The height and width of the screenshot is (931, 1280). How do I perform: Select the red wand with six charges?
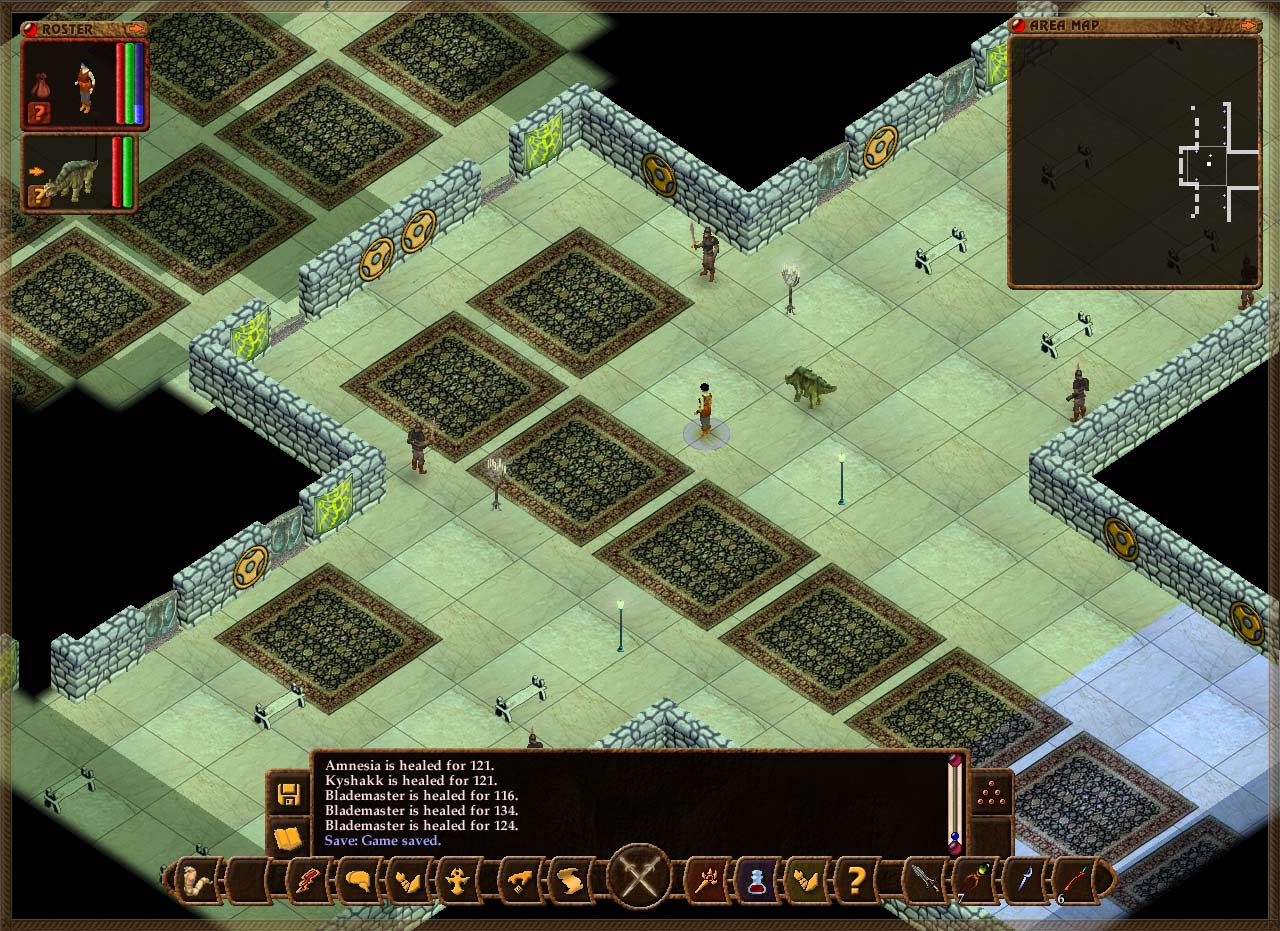click(1074, 881)
